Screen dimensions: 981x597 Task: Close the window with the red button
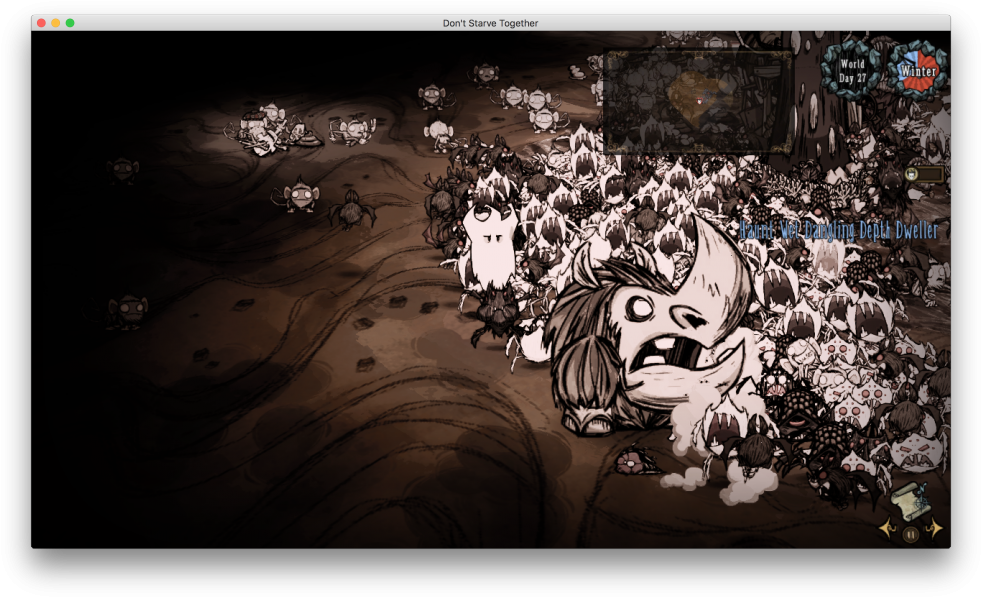pos(41,23)
